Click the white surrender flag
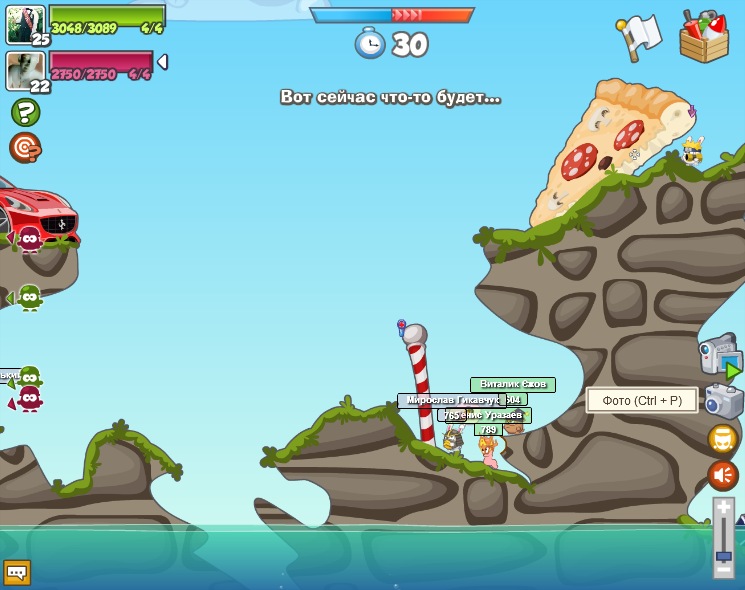The image size is (745, 590). click(x=639, y=36)
